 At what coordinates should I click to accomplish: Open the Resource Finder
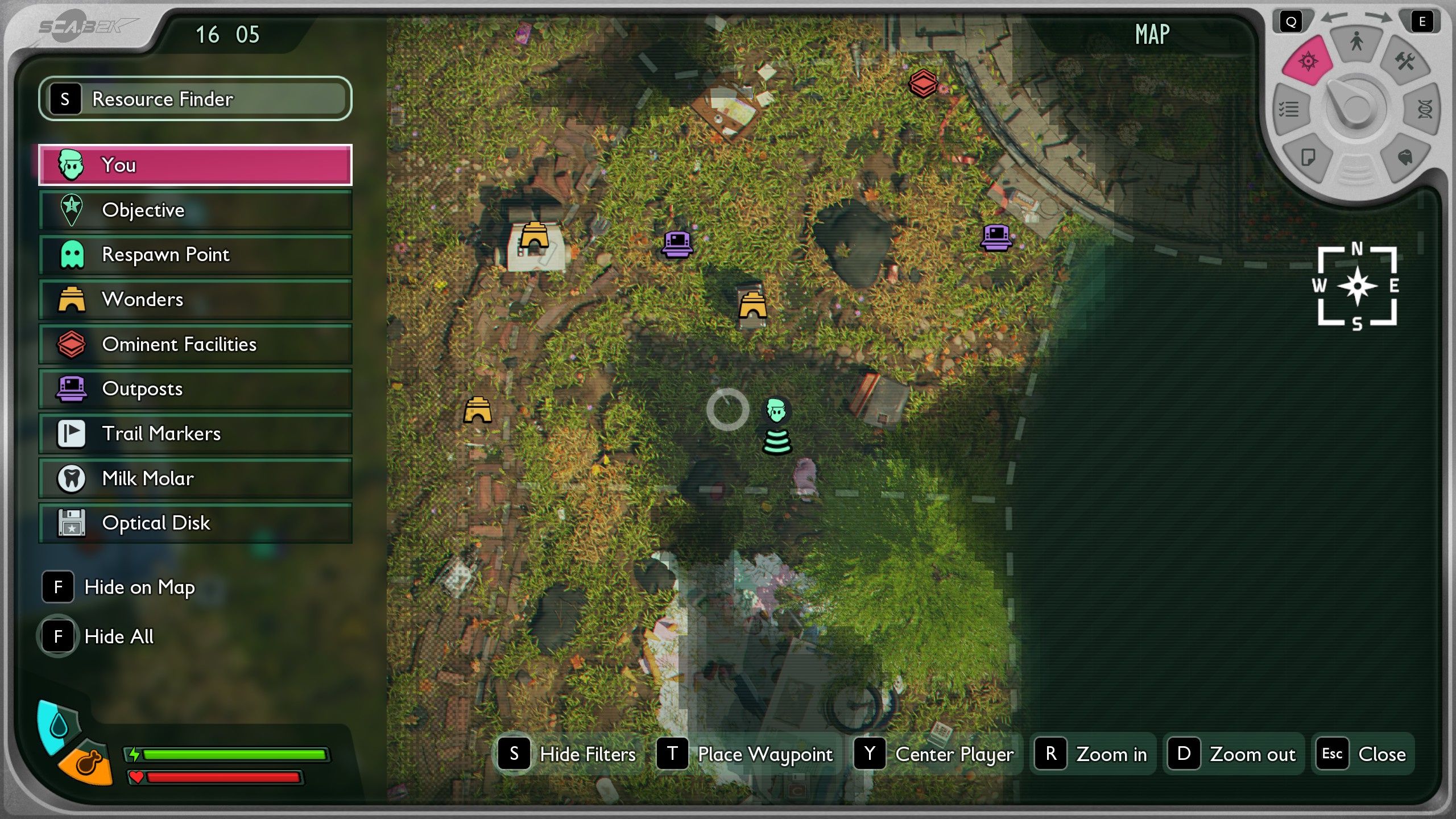195,99
